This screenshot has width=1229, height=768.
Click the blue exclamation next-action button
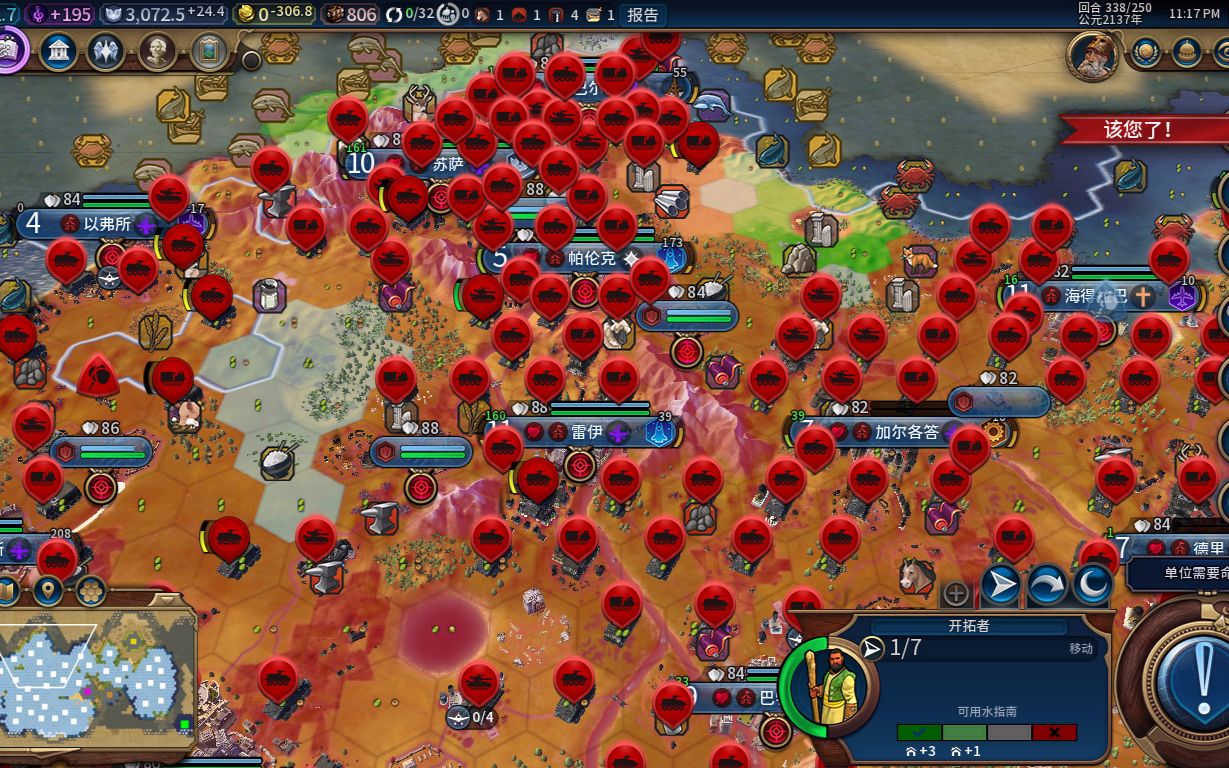pos(1189,672)
